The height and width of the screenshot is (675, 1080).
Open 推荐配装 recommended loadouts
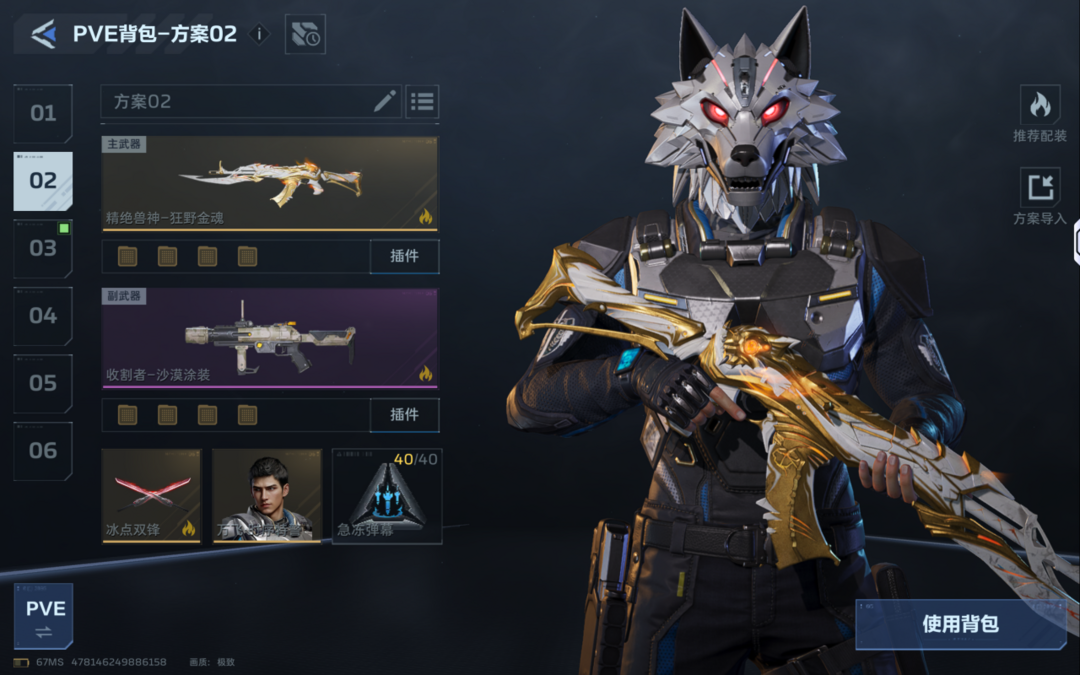click(x=1040, y=114)
